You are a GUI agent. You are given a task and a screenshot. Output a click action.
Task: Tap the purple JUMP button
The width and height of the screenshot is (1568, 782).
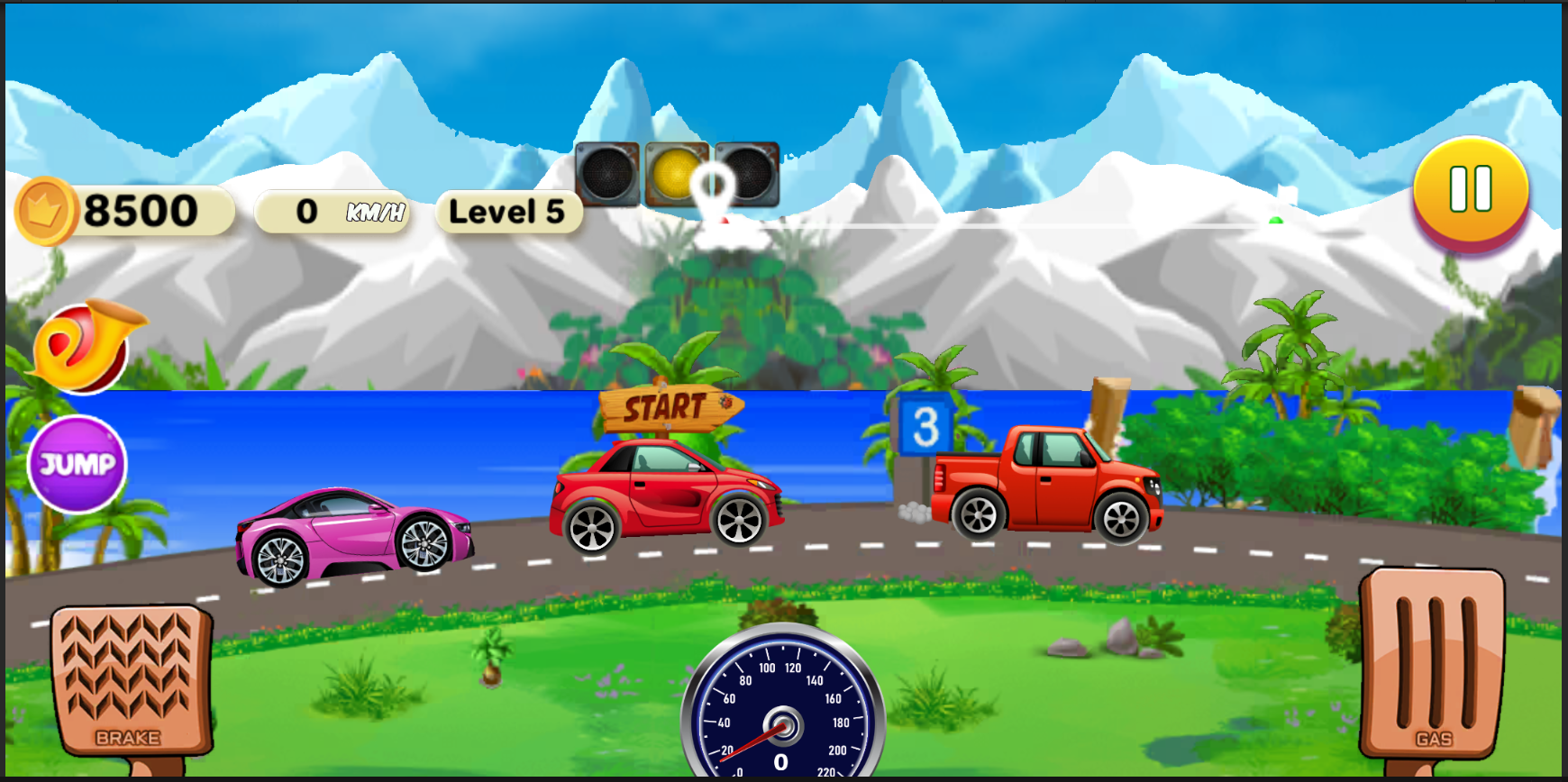tap(77, 464)
